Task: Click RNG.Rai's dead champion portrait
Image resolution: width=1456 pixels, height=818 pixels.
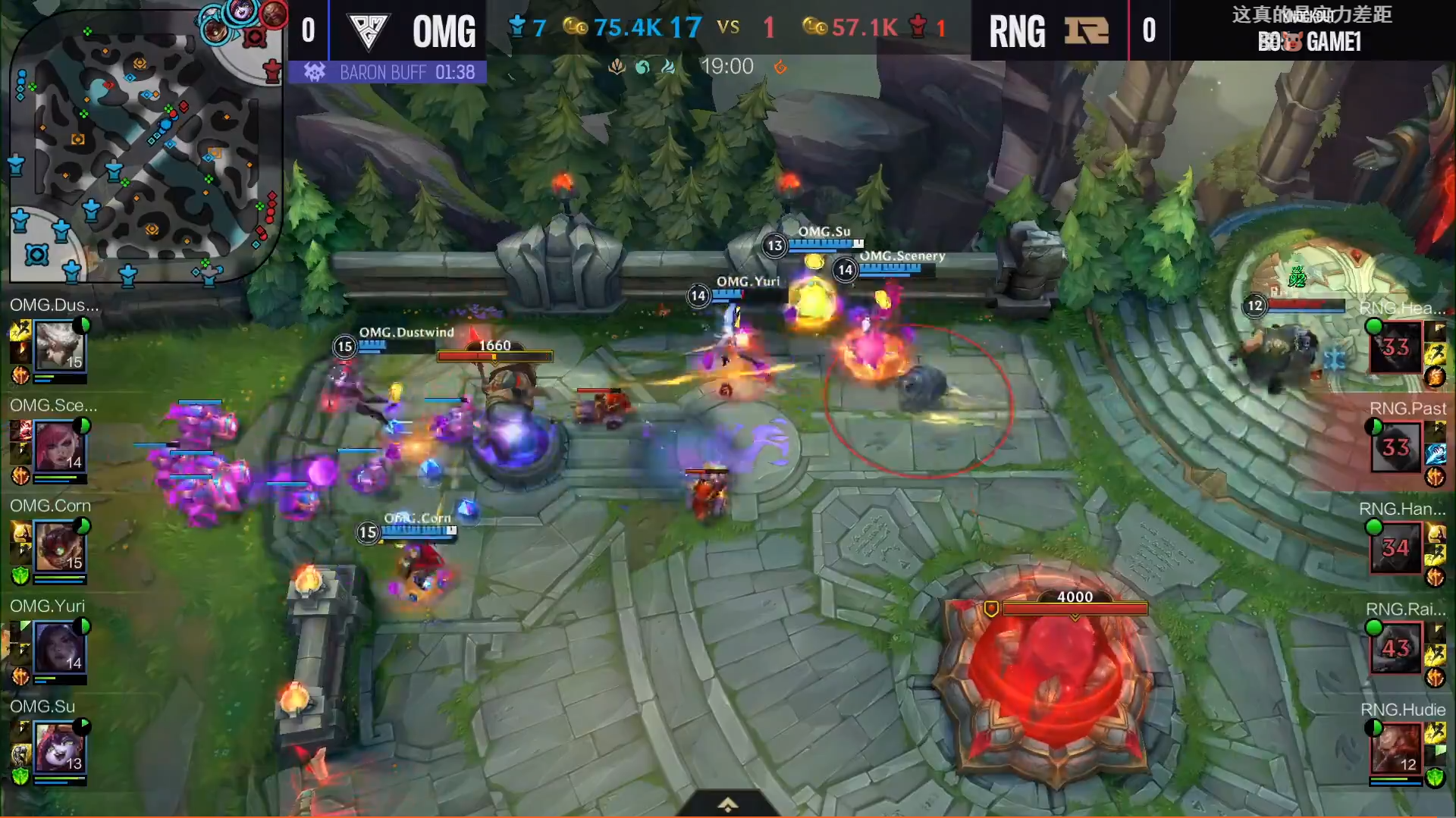Action: 1395,648
